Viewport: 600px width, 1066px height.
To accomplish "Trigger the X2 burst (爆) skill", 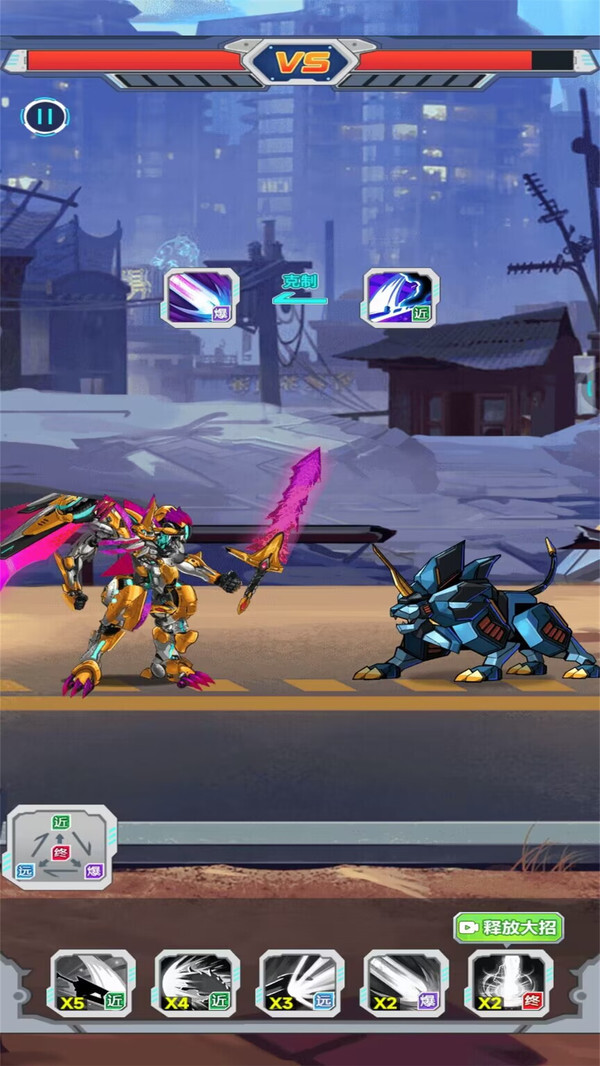I will click(x=405, y=983).
